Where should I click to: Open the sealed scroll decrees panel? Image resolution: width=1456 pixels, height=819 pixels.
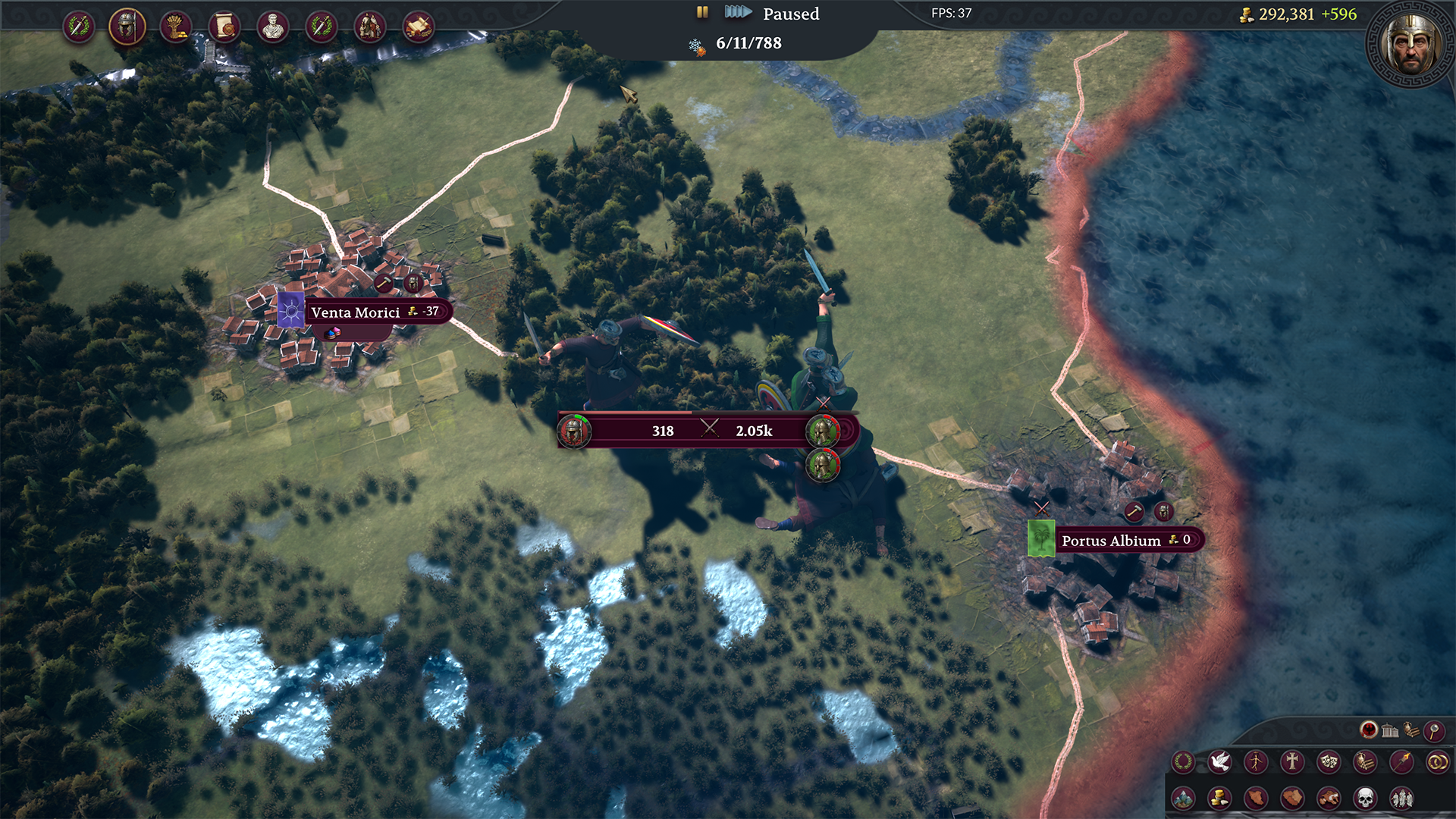coord(224,27)
